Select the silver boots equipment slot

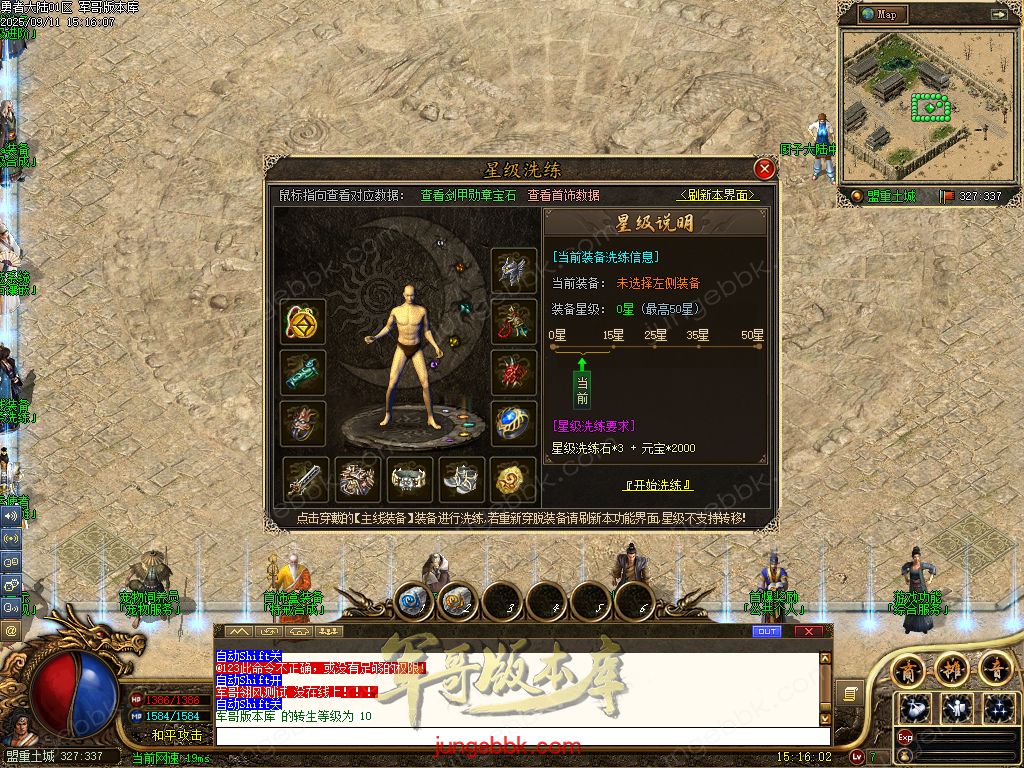click(x=462, y=480)
